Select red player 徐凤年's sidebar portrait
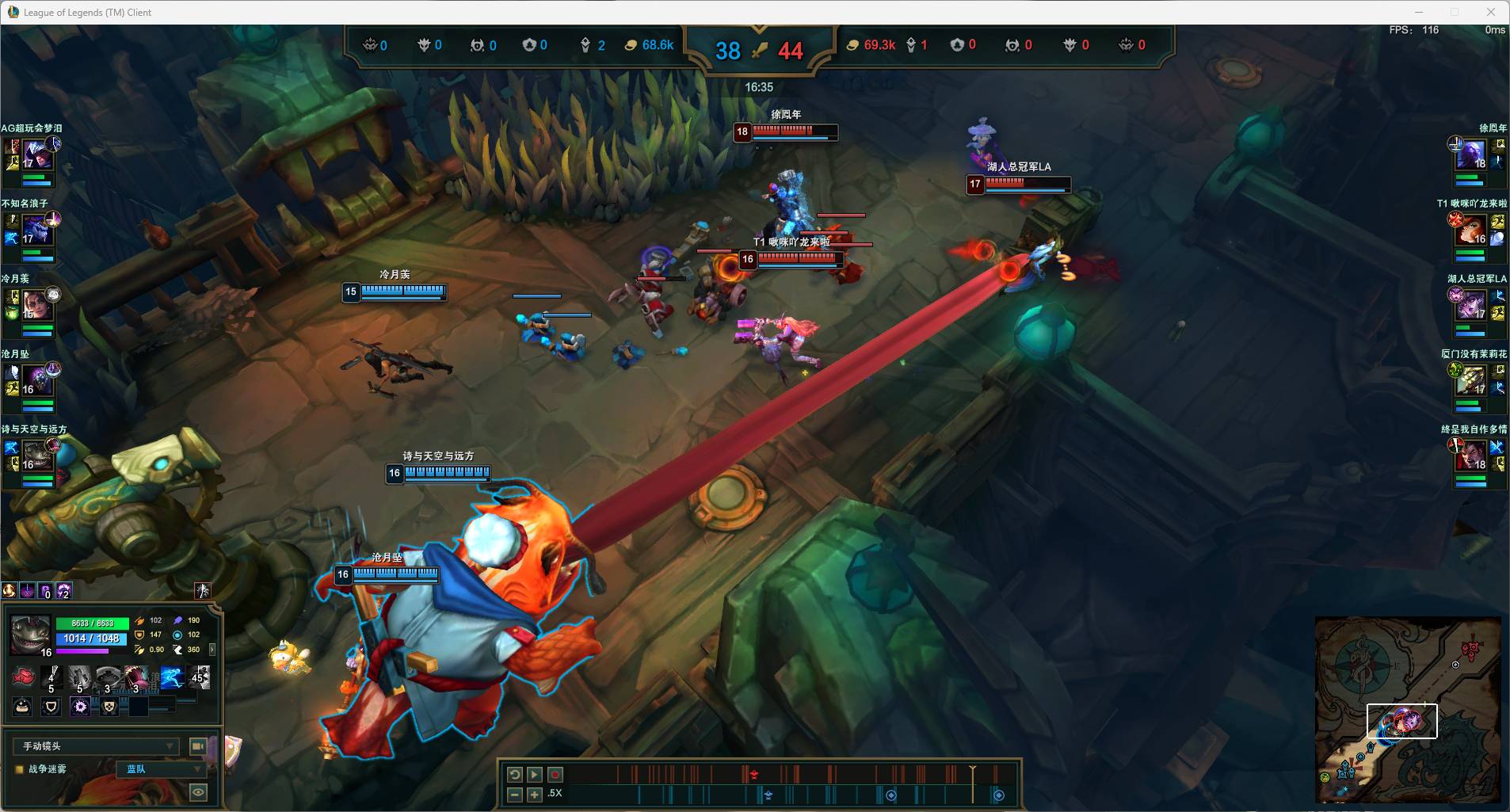The height and width of the screenshot is (812, 1510). click(1471, 154)
